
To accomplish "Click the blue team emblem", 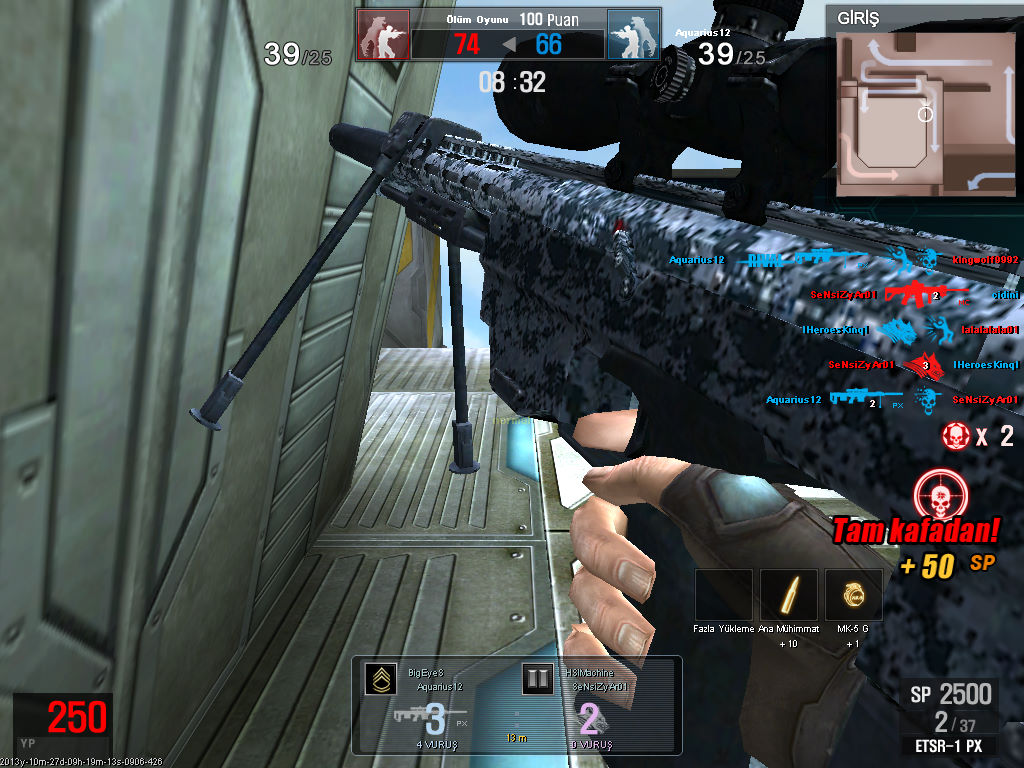I will click(633, 35).
